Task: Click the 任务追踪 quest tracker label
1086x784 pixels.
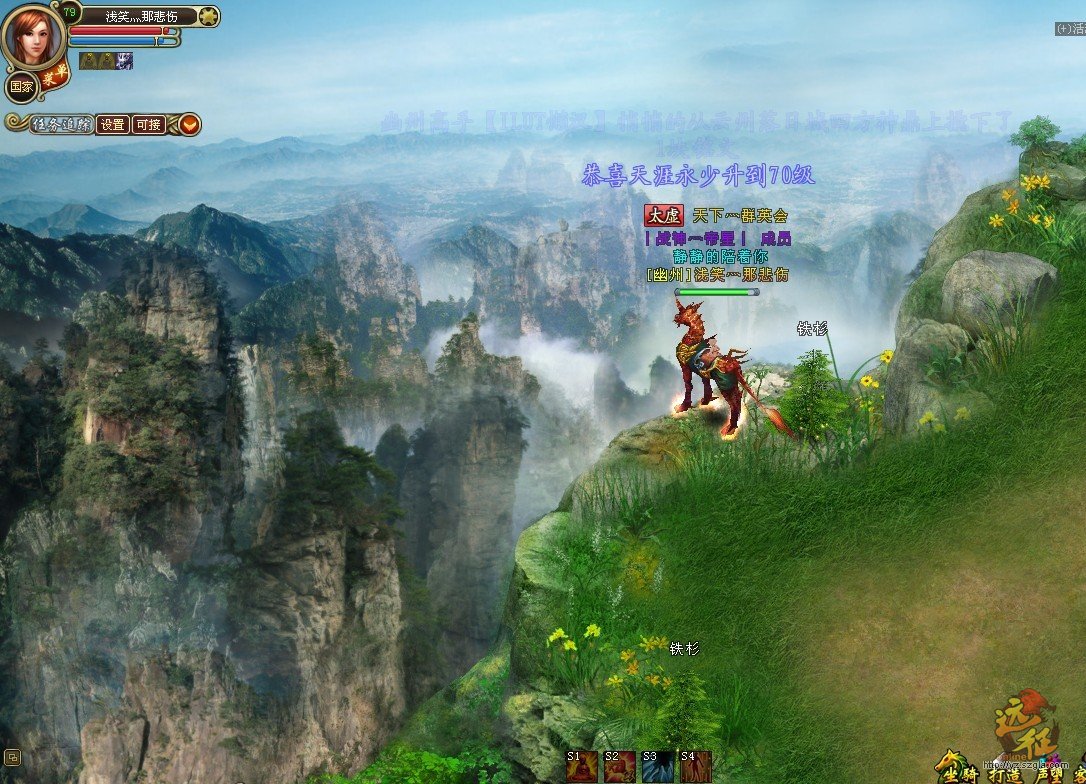Action: tap(62, 125)
